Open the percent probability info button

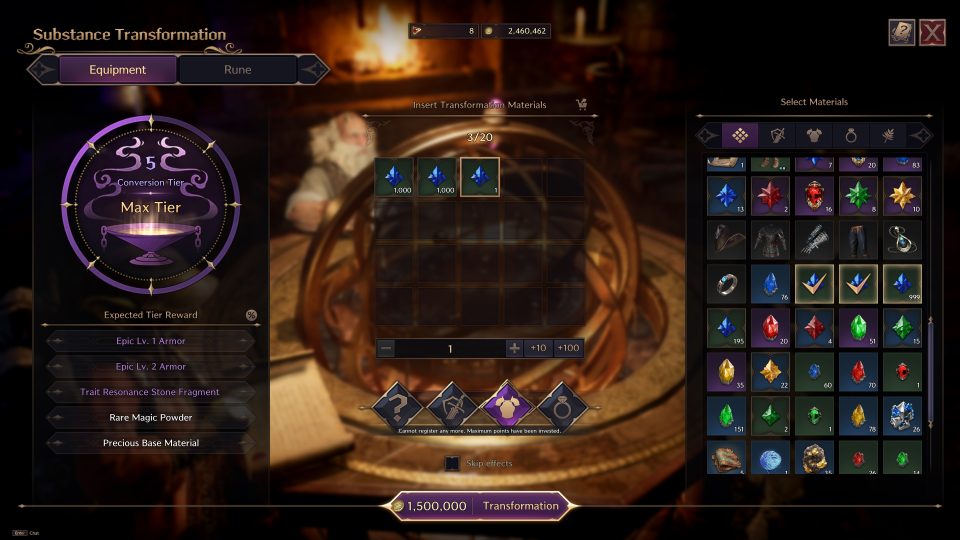pos(251,315)
